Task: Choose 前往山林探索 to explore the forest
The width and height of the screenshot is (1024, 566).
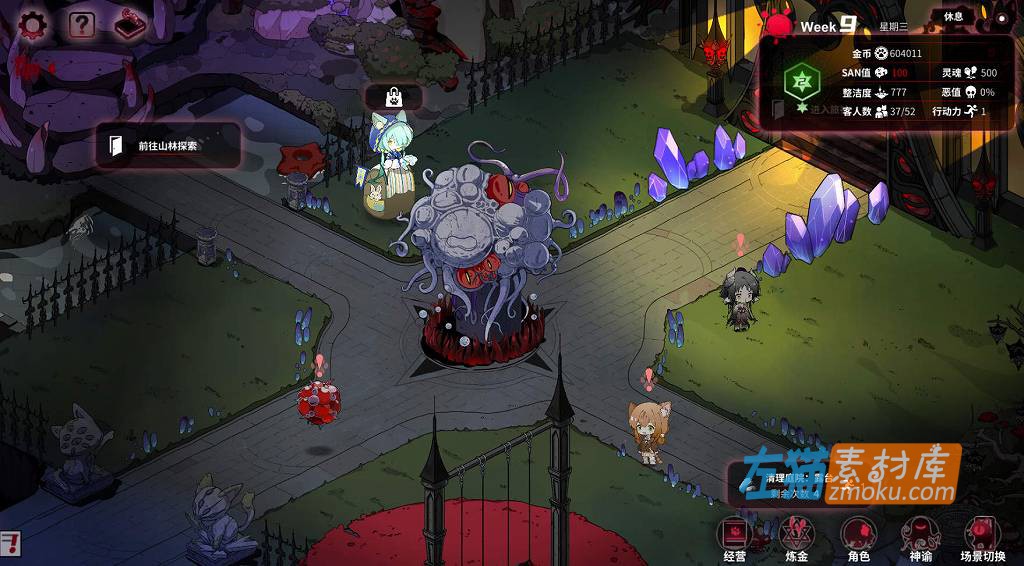Action: [x=168, y=146]
